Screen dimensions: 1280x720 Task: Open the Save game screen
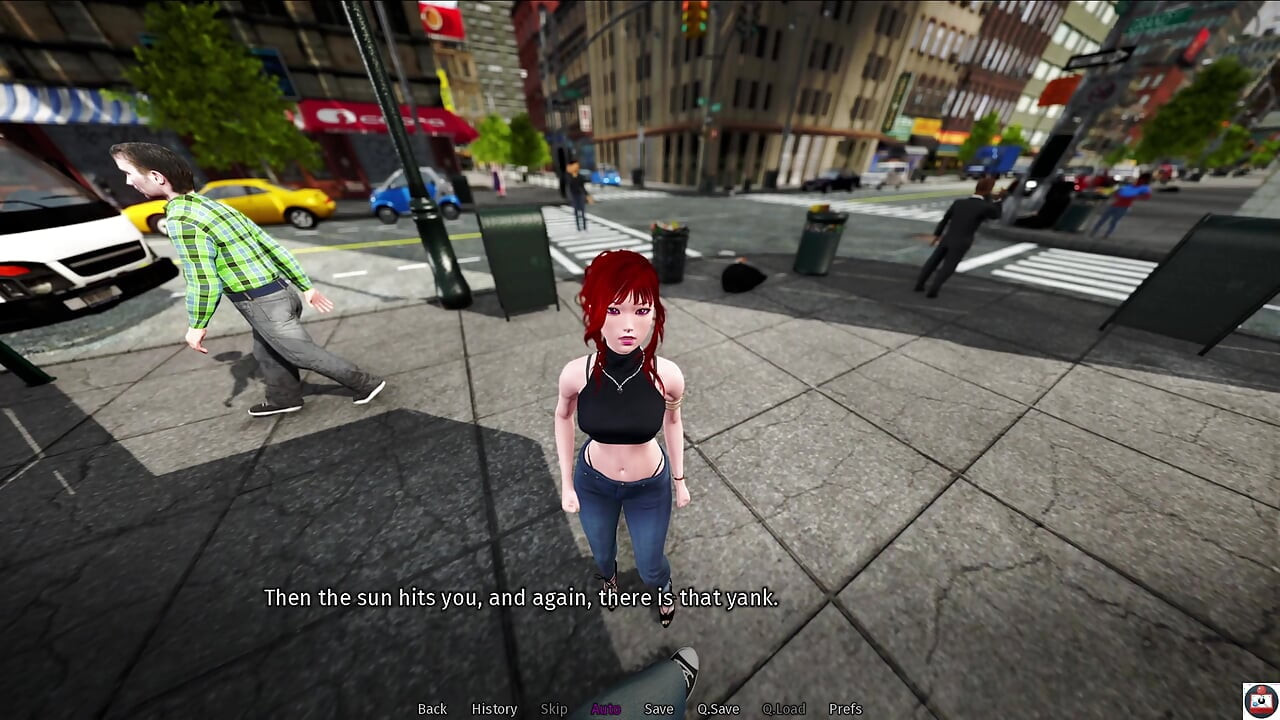[x=659, y=709]
